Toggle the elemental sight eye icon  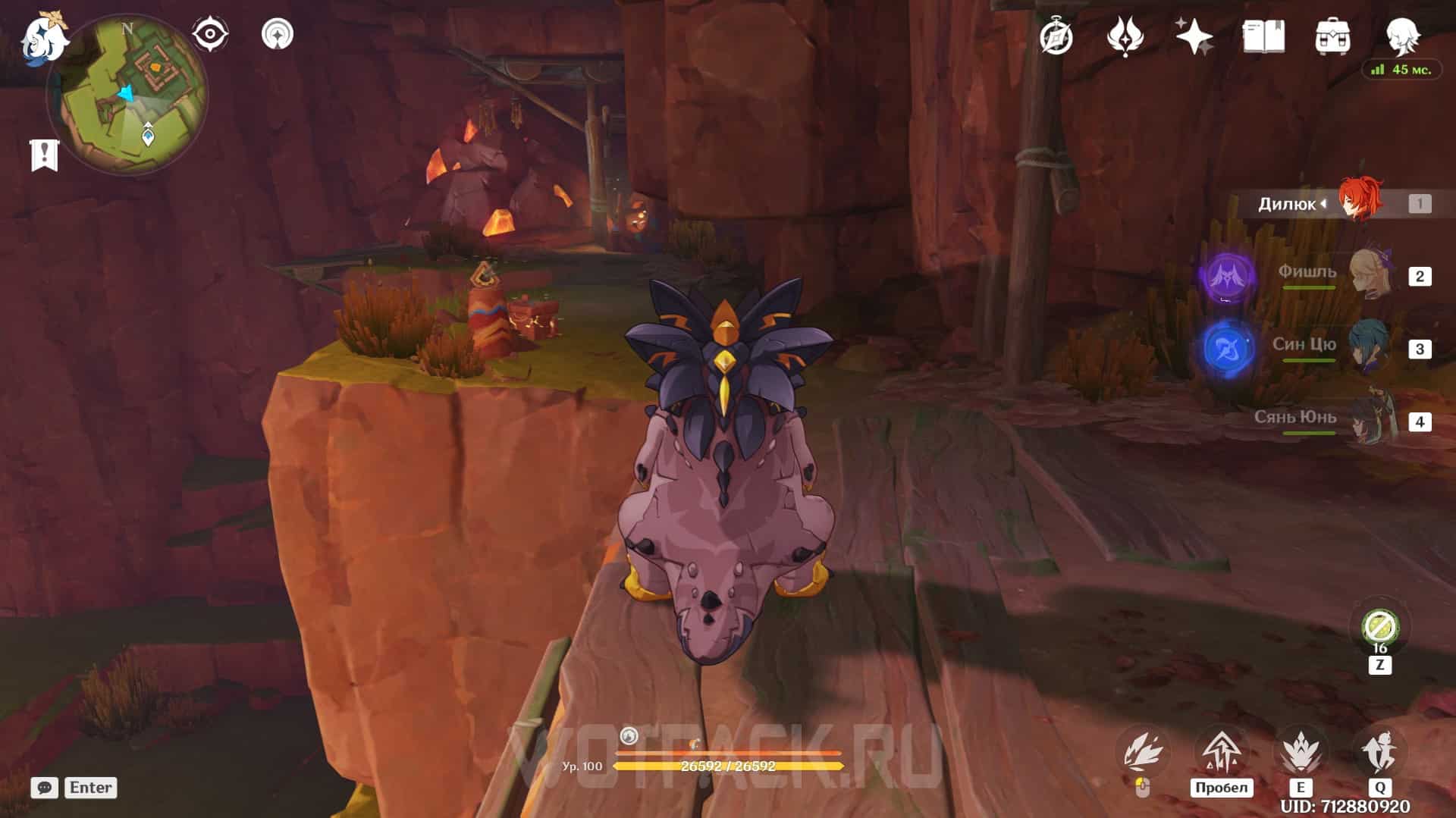pyautogui.click(x=209, y=34)
